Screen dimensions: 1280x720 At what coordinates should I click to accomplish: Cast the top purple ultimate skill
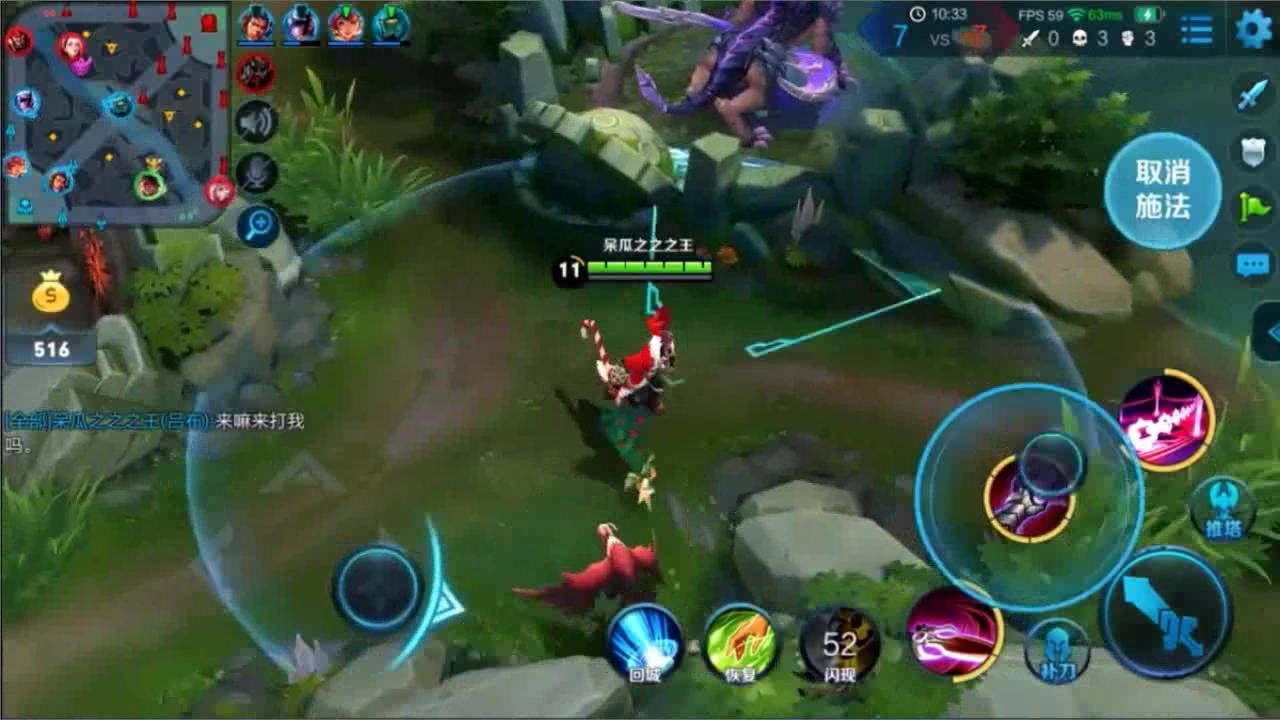pyautogui.click(x=1166, y=420)
